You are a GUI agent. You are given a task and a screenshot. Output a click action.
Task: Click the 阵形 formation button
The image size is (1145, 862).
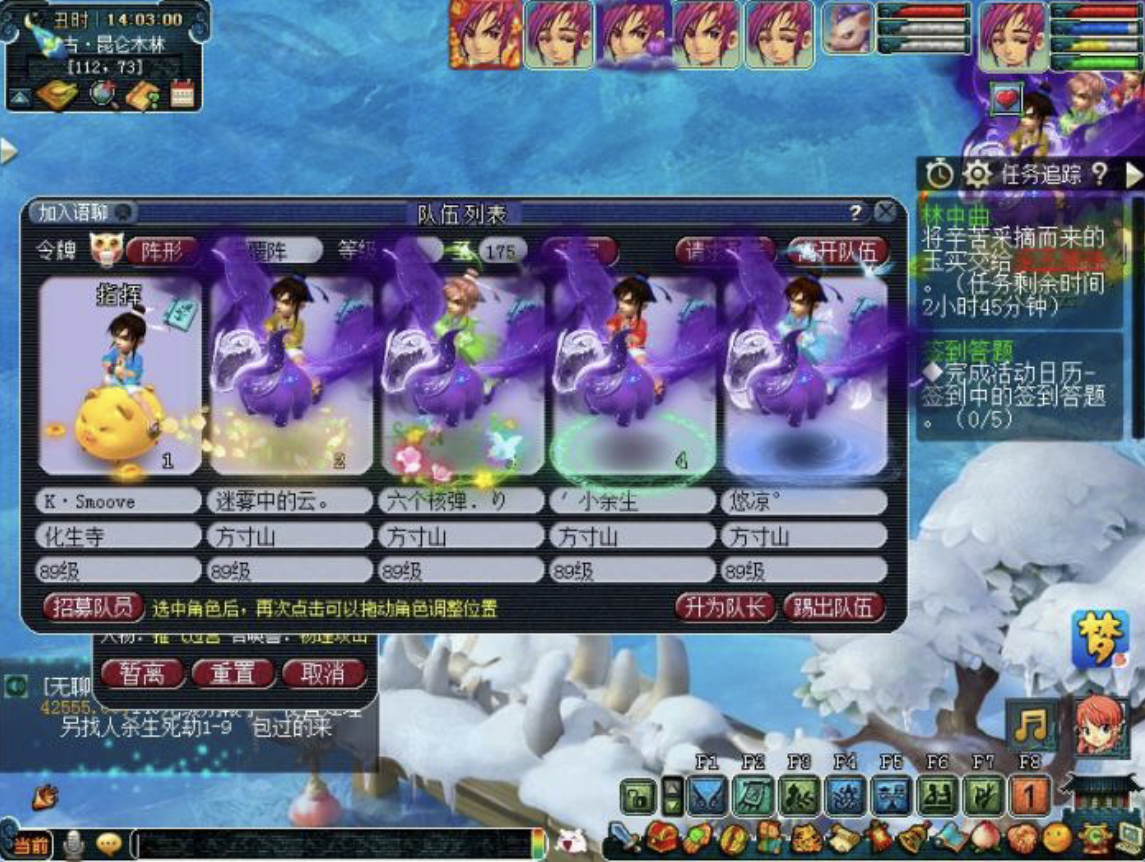tap(160, 250)
